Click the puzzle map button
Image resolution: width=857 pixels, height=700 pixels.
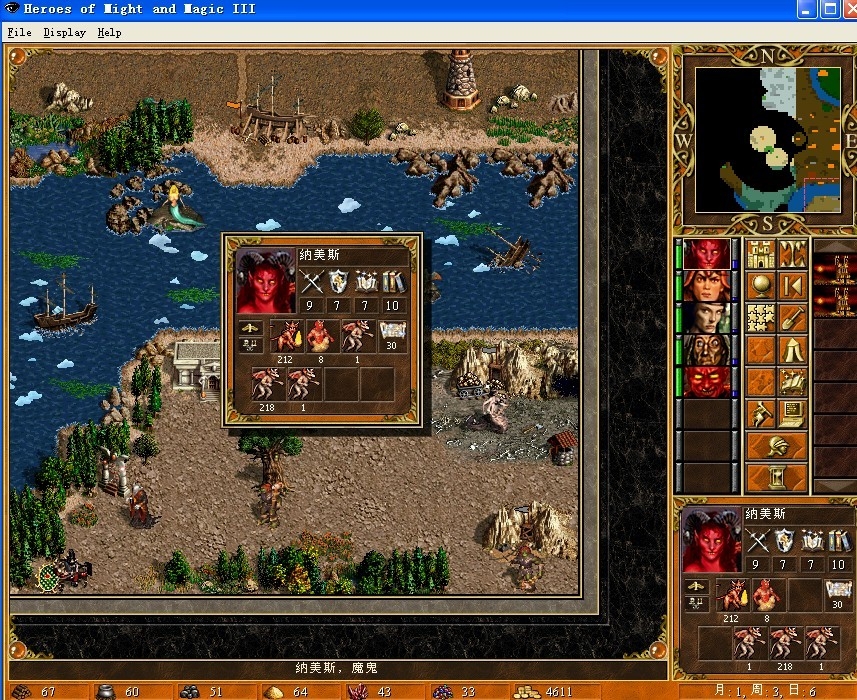click(x=762, y=318)
